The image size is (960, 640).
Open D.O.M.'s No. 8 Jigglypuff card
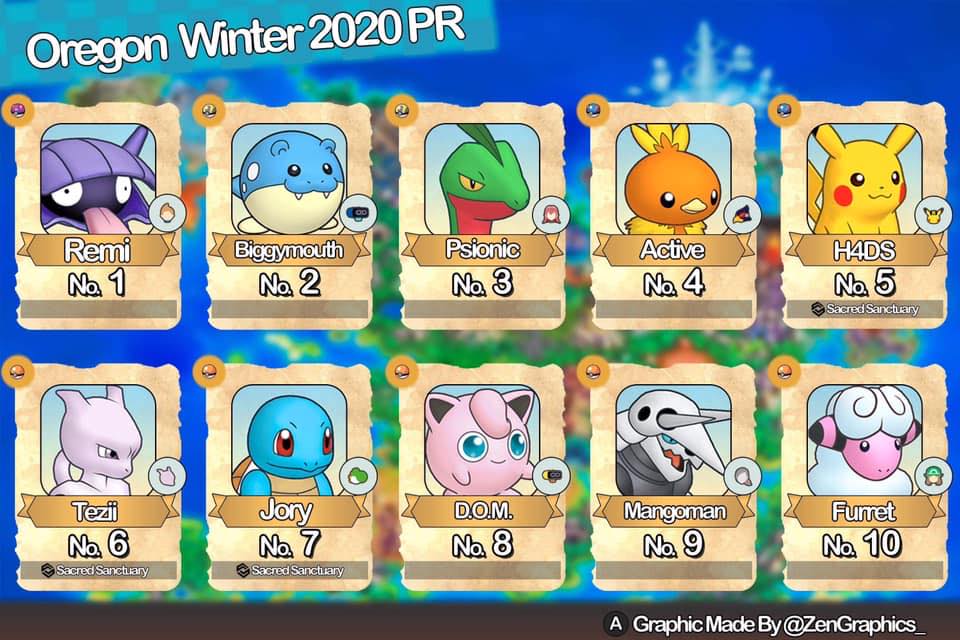coord(482,472)
